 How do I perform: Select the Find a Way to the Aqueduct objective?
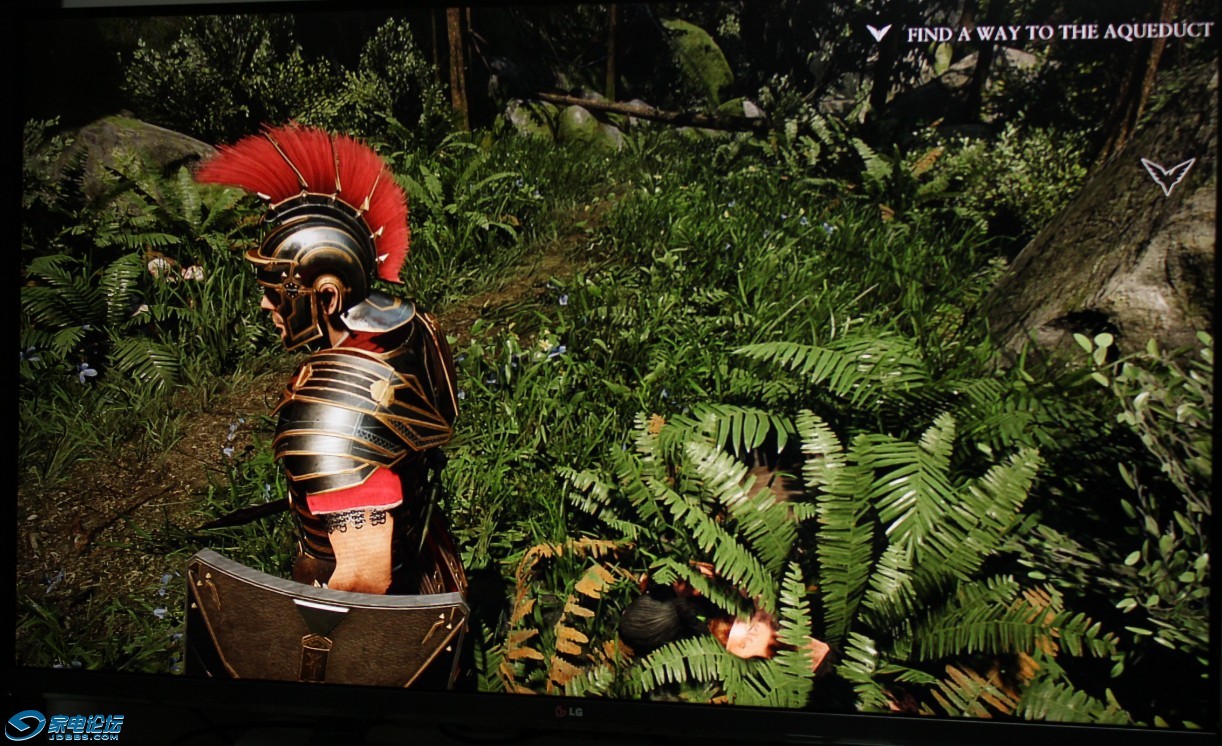(1059, 33)
